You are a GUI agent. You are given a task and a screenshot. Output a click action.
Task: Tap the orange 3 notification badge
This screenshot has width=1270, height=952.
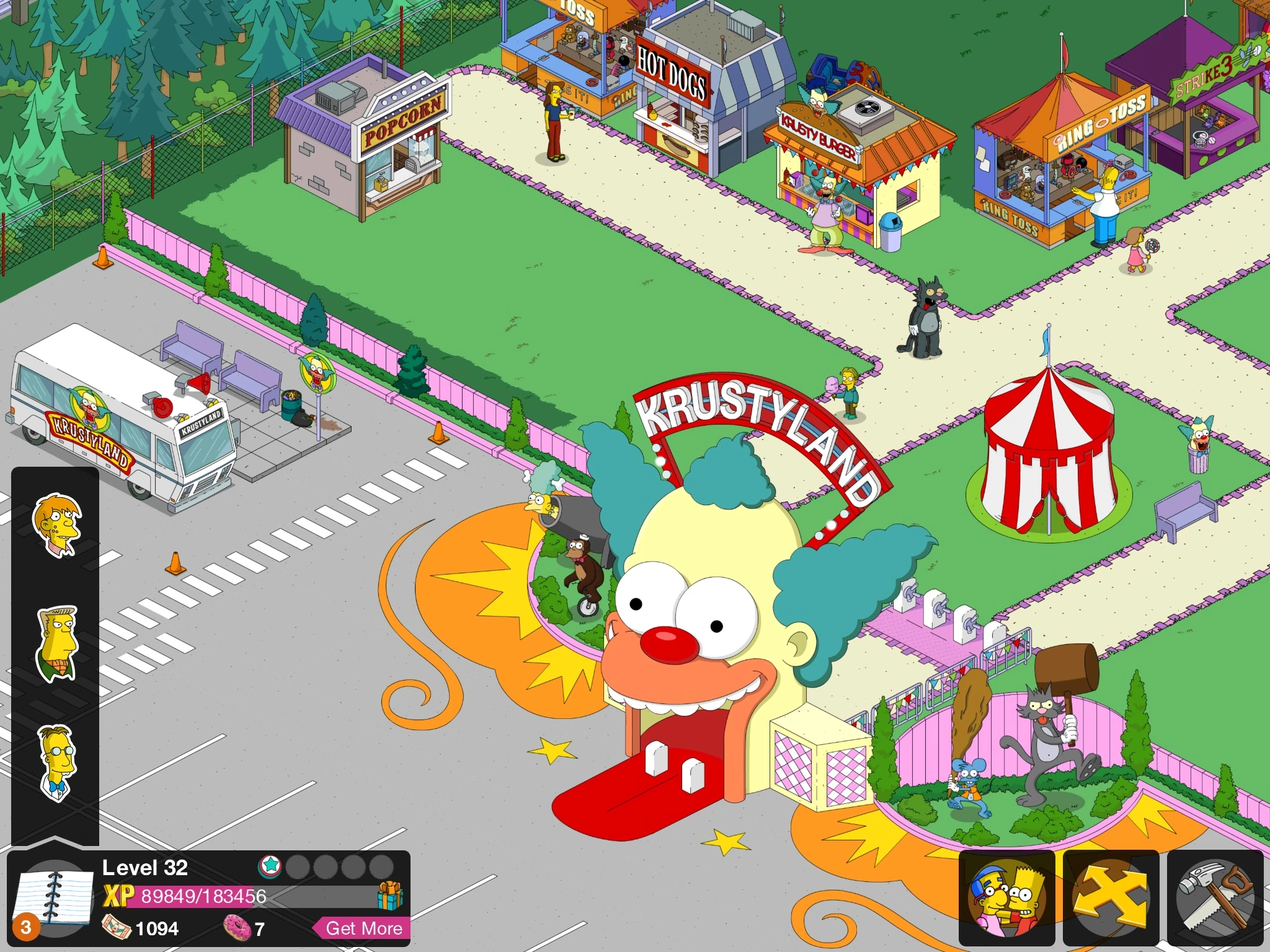coord(25,928)
